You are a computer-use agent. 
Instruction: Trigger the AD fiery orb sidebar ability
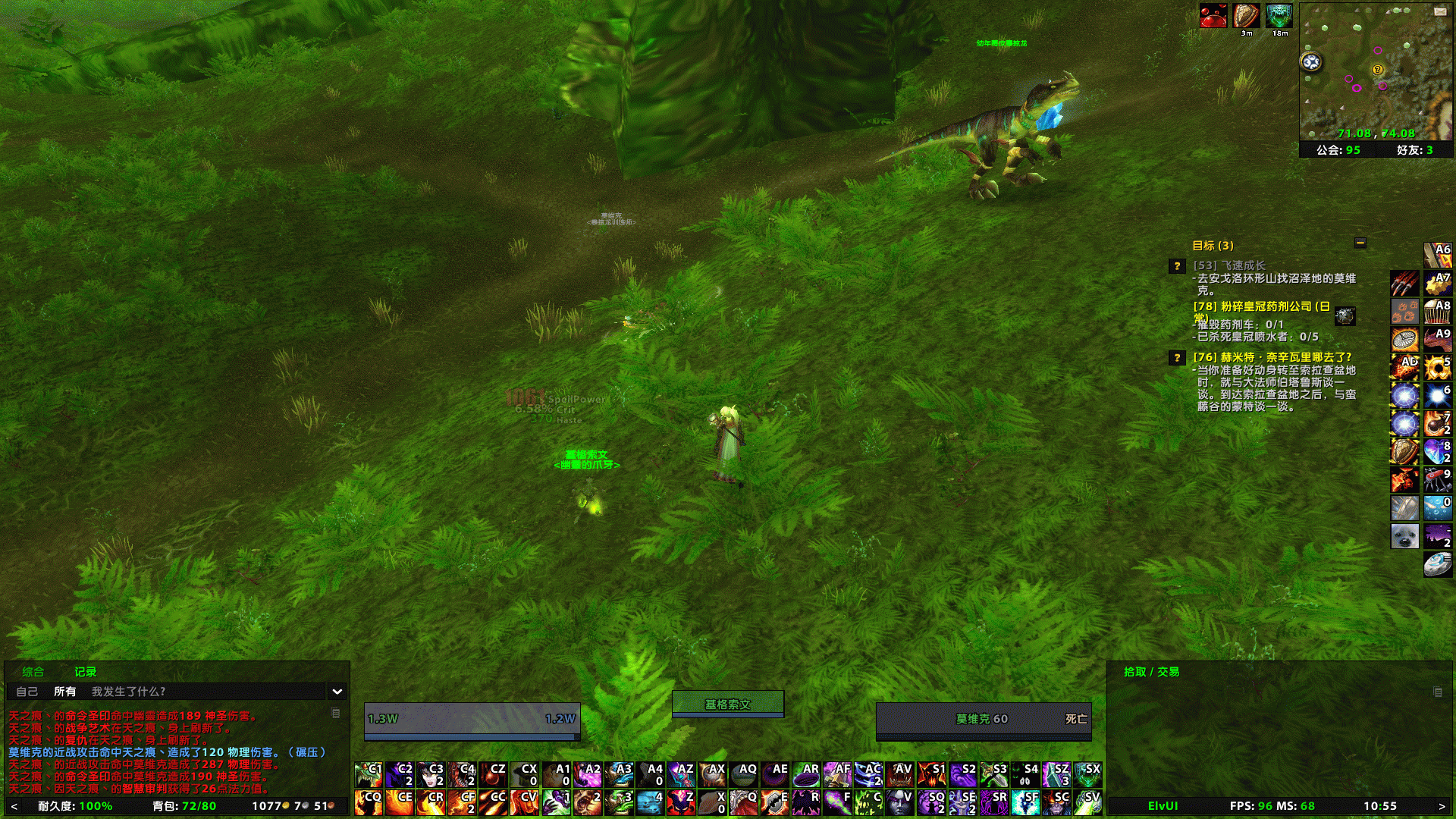click(x=1404, y=367)
